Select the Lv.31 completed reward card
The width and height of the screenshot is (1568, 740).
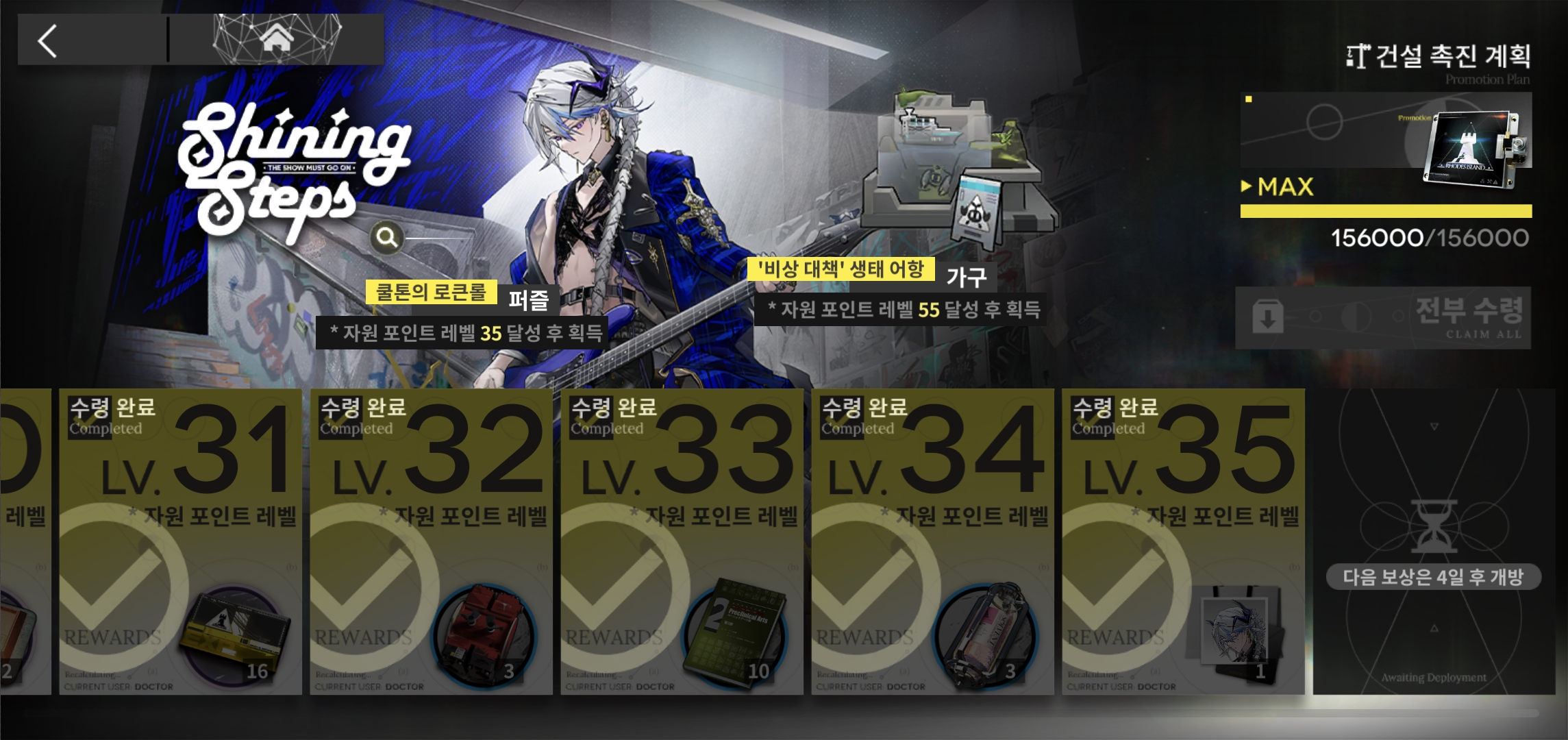coord(181,541)
